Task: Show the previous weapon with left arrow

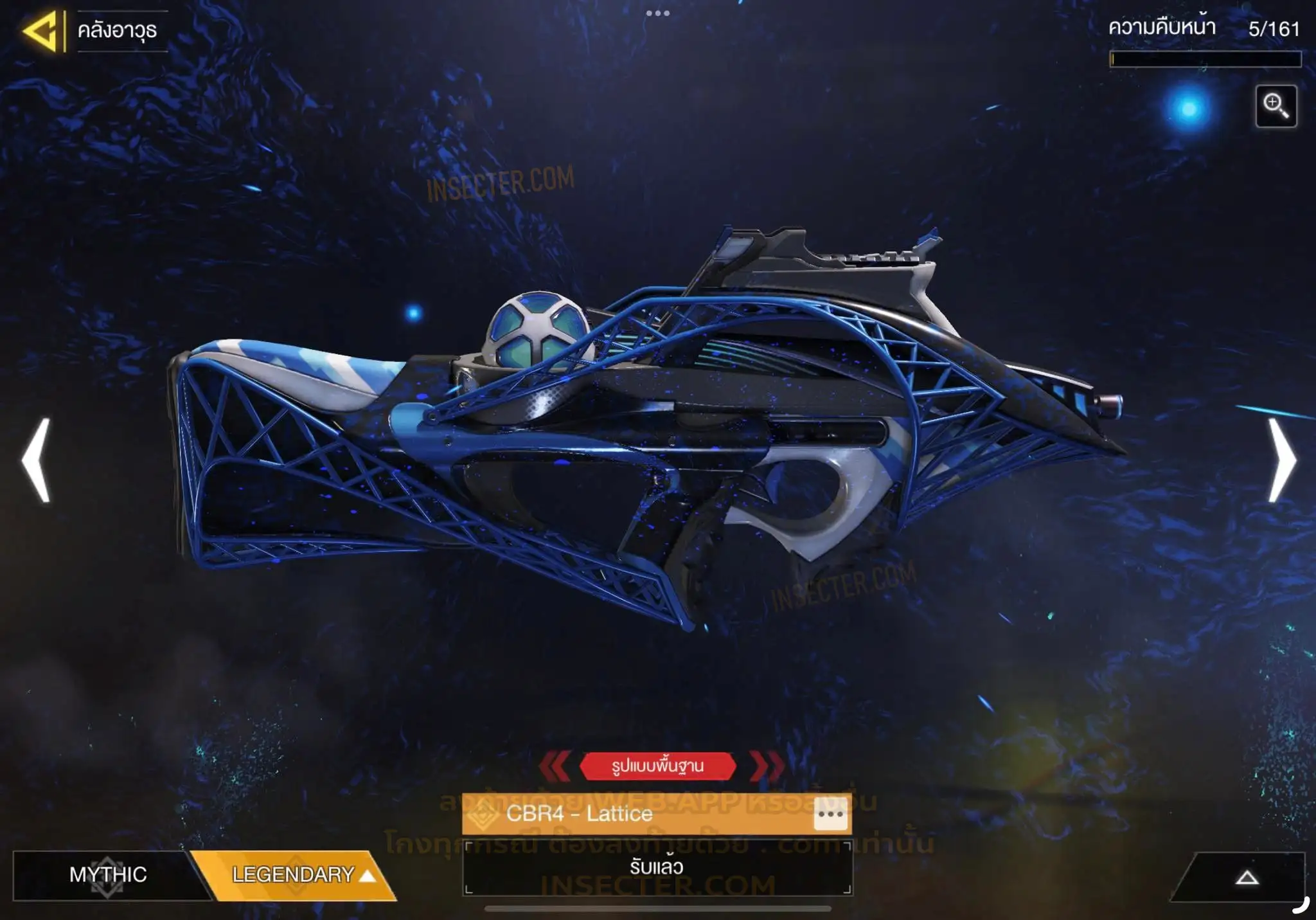Action: [37, 460]
